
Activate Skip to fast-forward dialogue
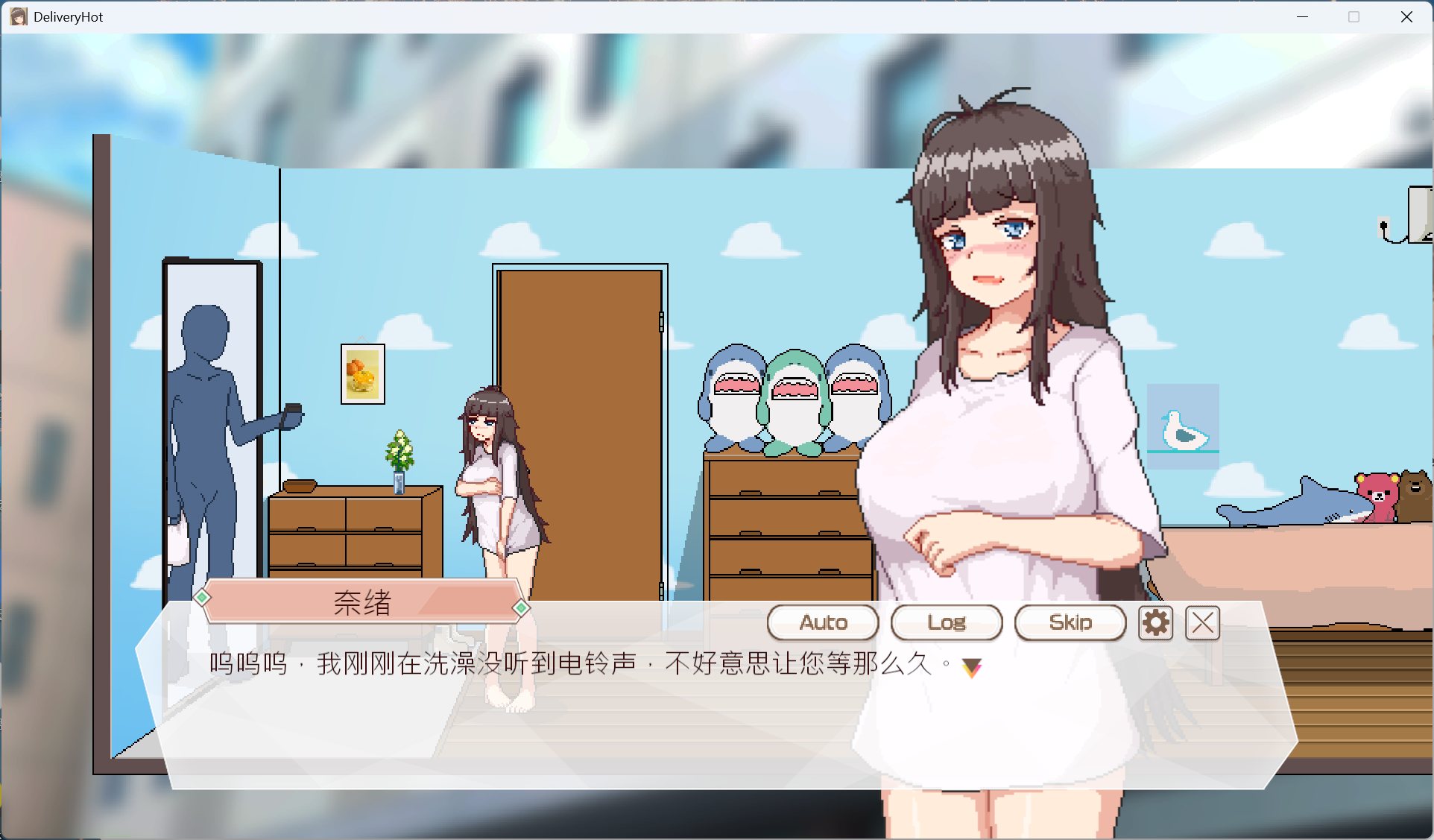point(1070,622)
